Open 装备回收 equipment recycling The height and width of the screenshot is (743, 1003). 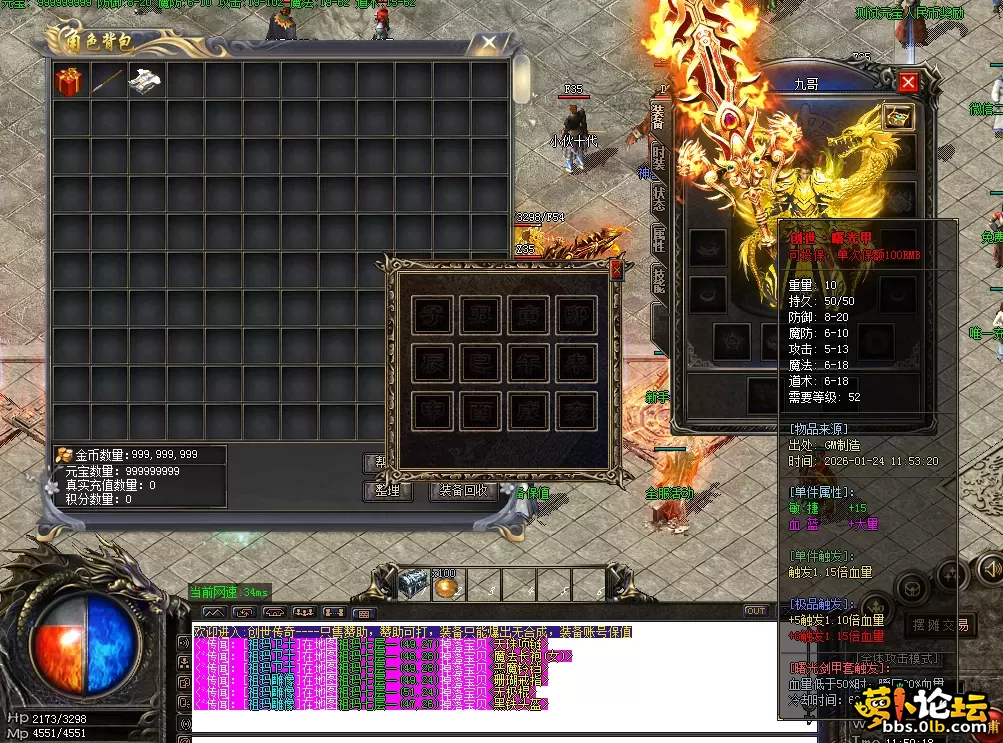[x=462, y=491]
